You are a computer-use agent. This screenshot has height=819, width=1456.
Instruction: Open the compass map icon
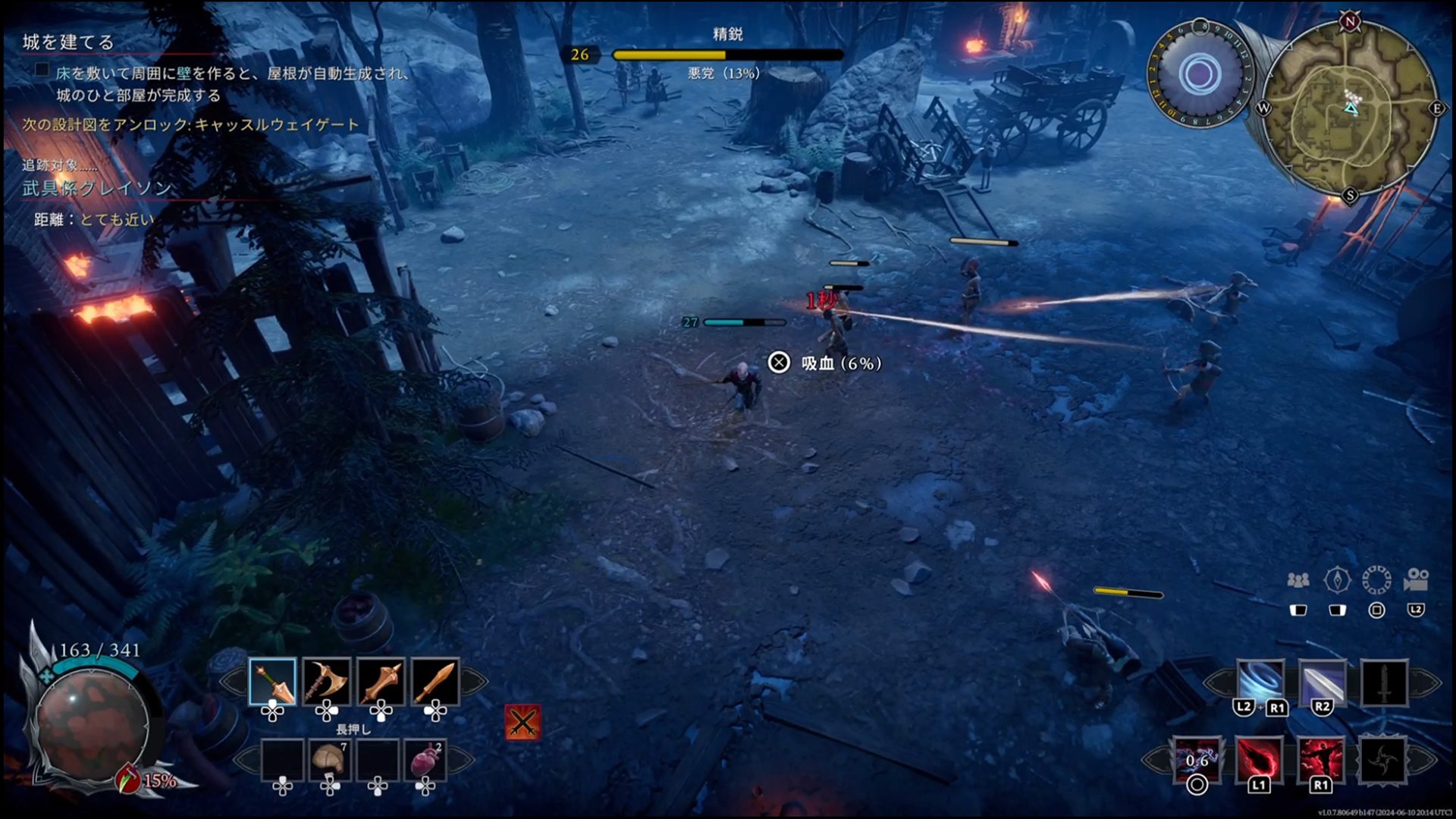(1337, 581)
